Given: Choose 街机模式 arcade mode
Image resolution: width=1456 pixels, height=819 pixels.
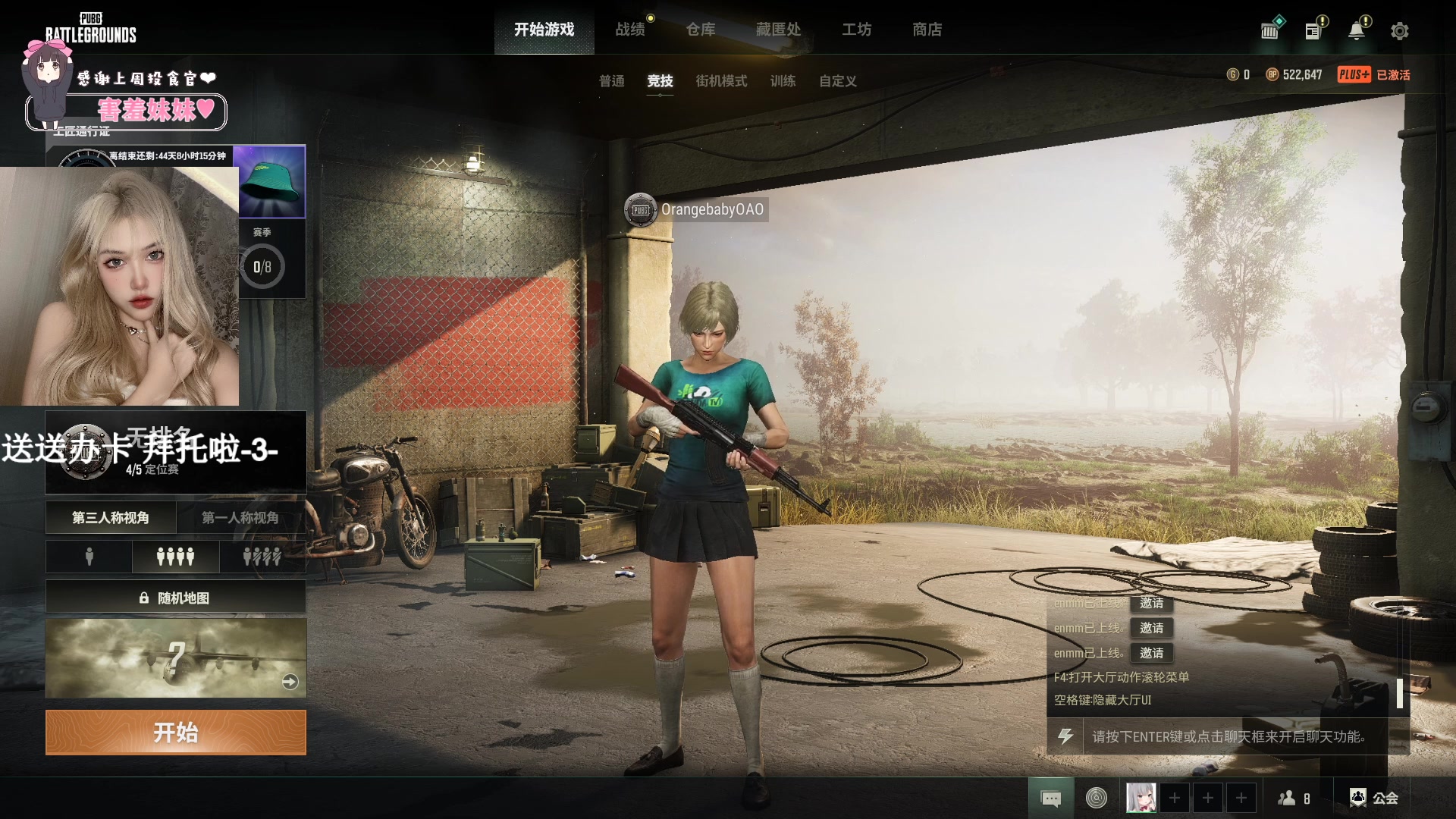Looking at the screenshot, I should tap(720, 81).
